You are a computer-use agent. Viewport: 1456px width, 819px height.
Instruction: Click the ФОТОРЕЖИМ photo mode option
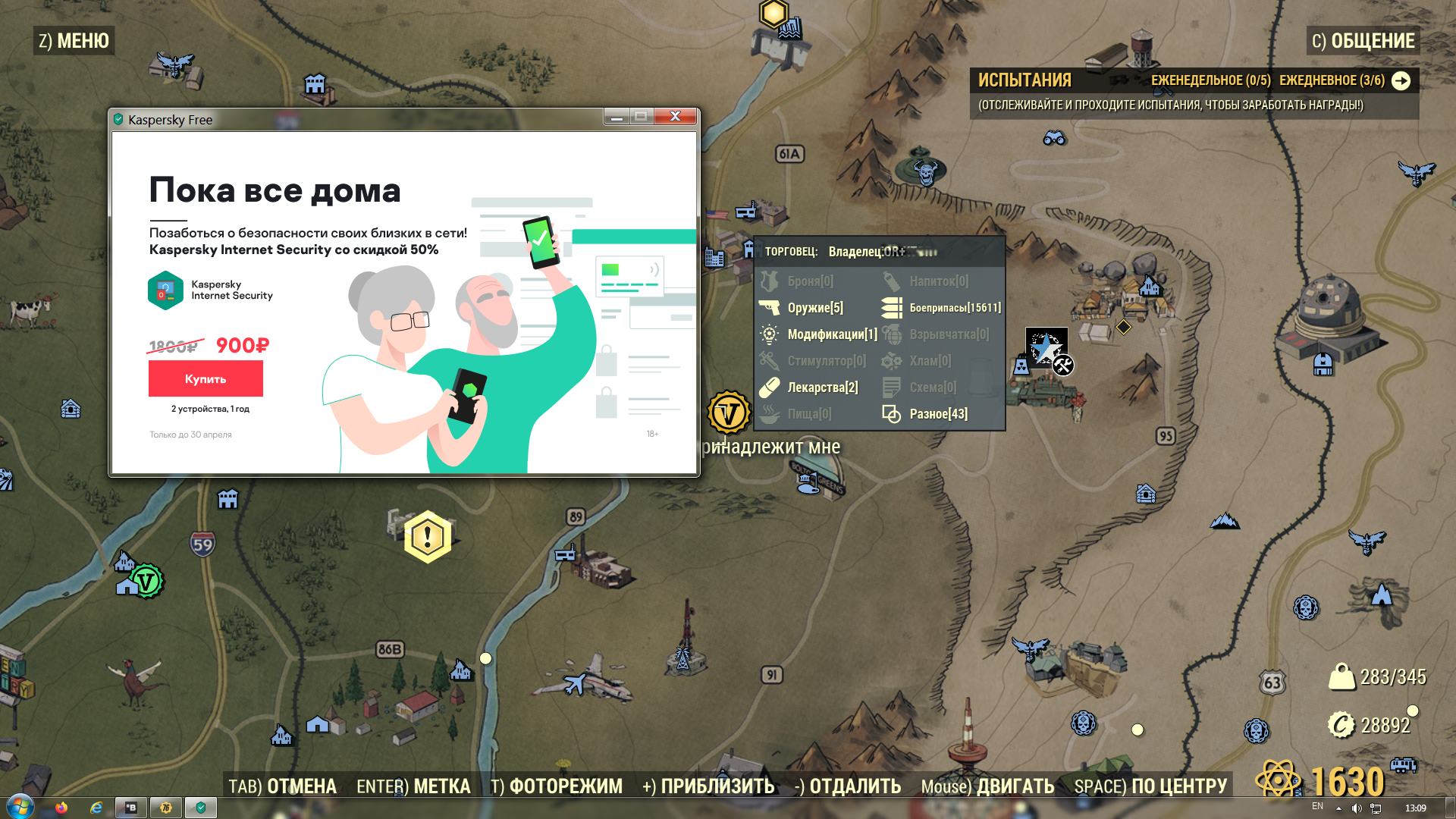[556, 786]
